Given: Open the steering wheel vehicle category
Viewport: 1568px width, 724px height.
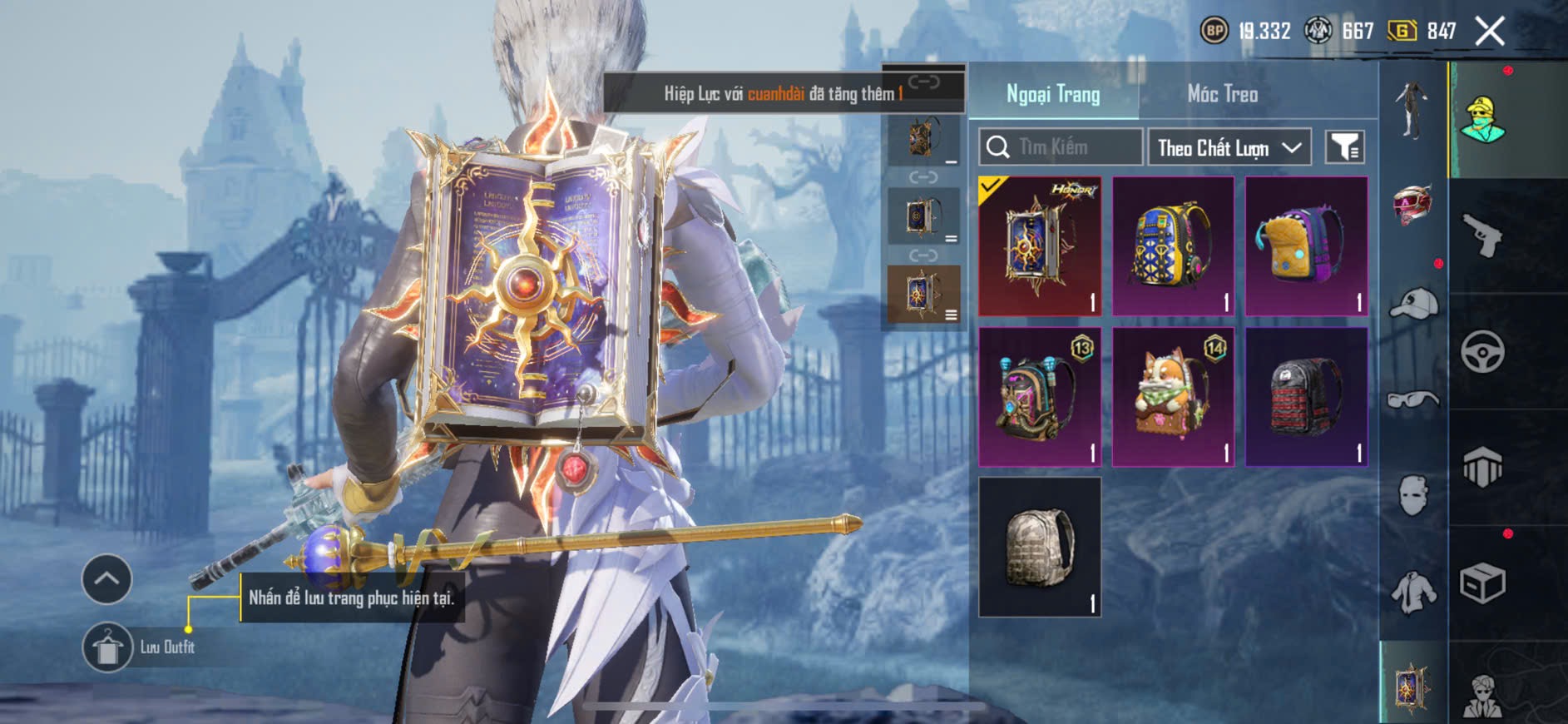Looking at the screenshot, I should coord(1482,351).
